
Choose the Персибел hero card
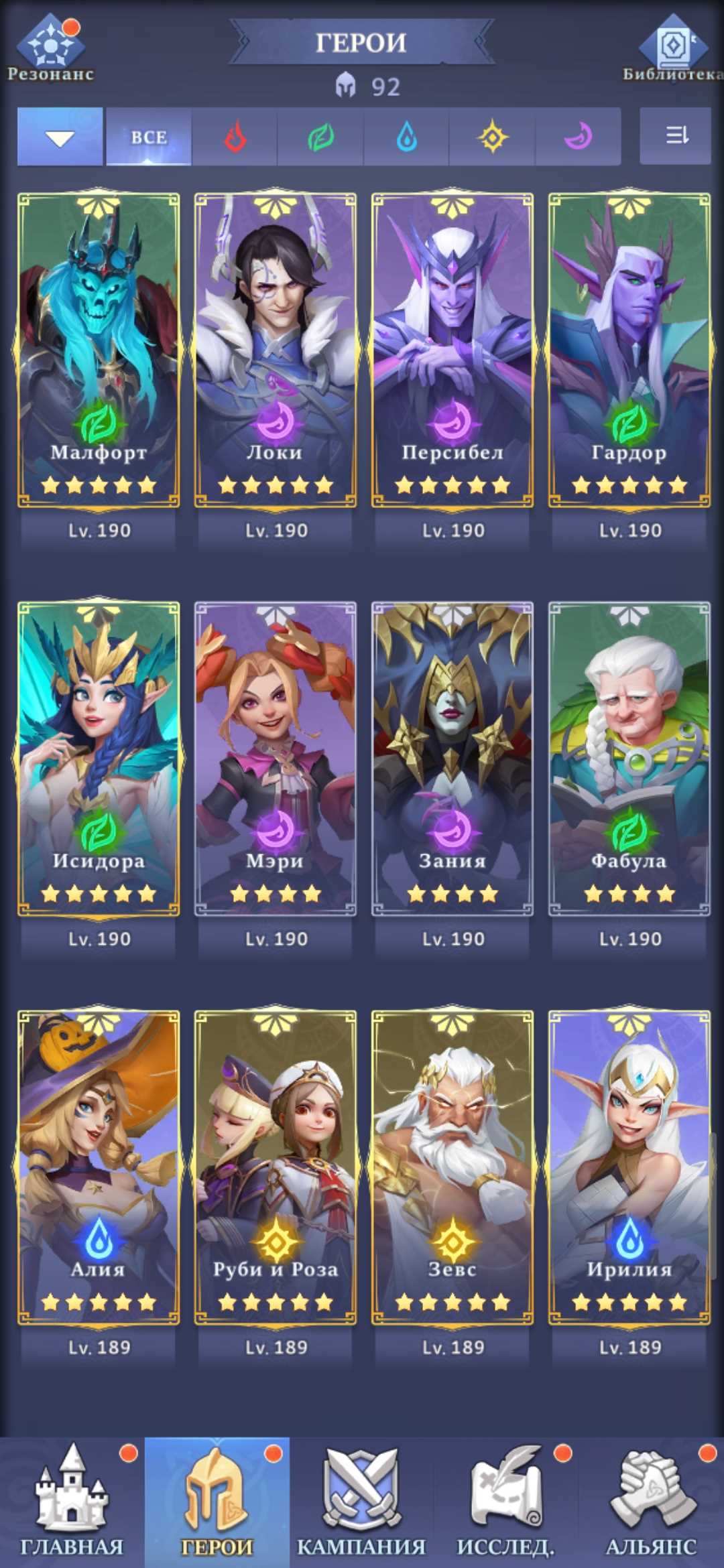click(x=452, y=350)
